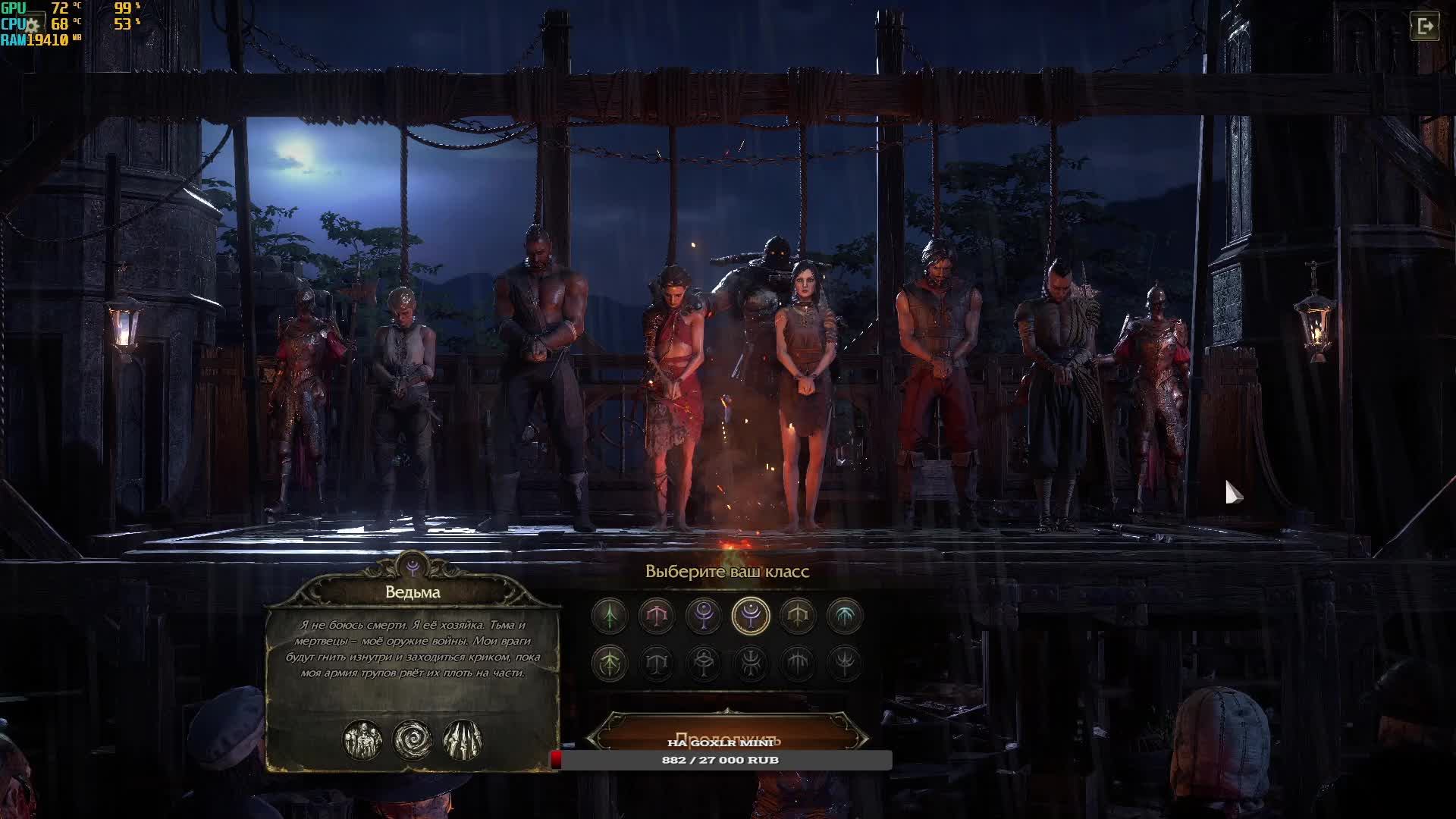Click the GOXLR MINI donation goal bar
1456x819 pixels.
720,760
